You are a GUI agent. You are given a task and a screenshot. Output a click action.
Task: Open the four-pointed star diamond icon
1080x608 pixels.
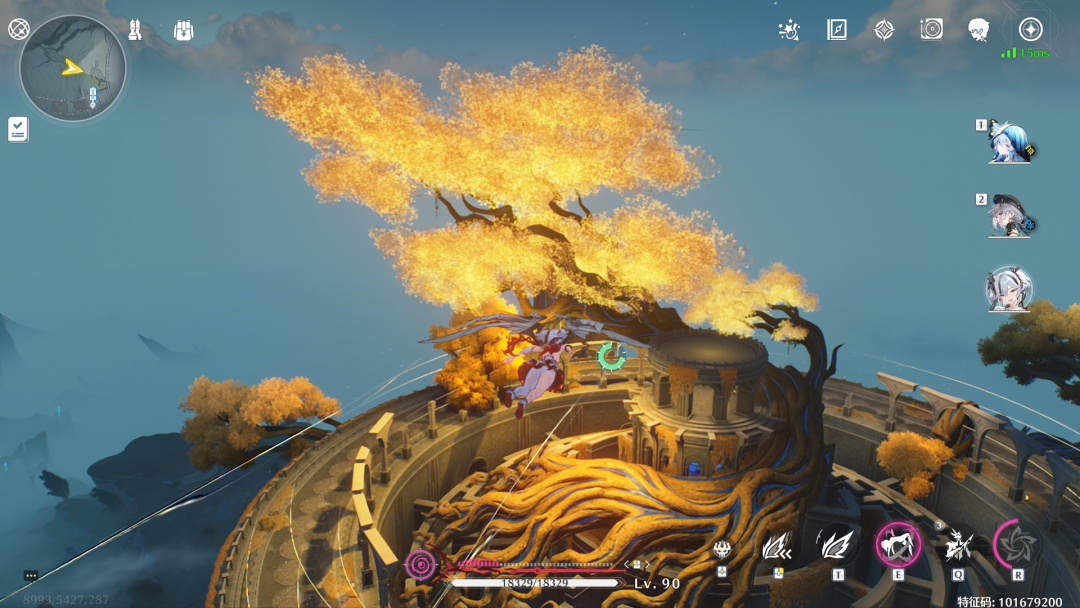point(884,30)
